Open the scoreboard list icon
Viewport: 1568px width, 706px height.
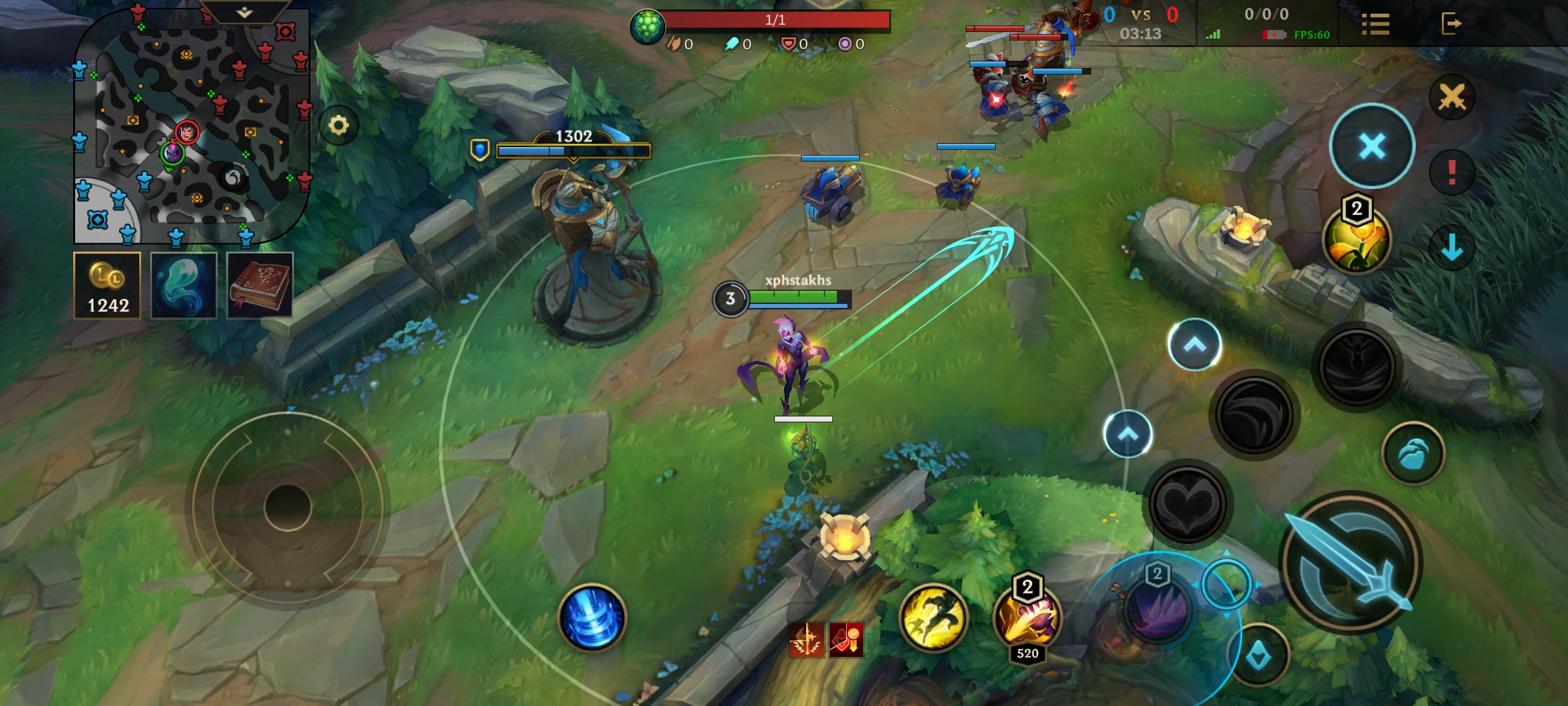pyautogui.click(x=1375, y=24)
